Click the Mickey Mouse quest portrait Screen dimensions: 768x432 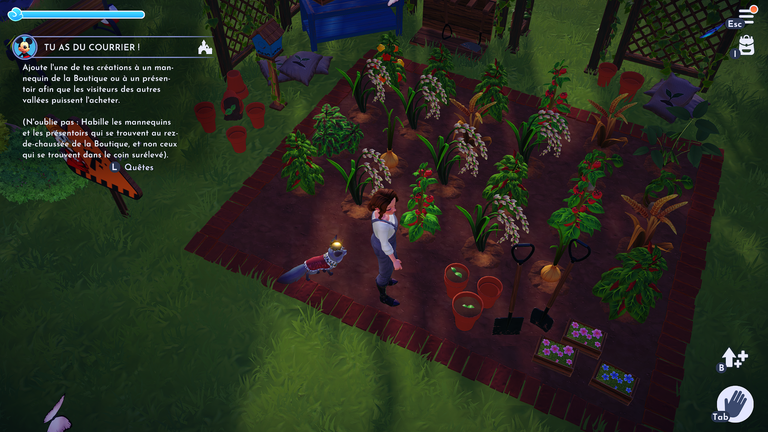[x=24, y=47]
